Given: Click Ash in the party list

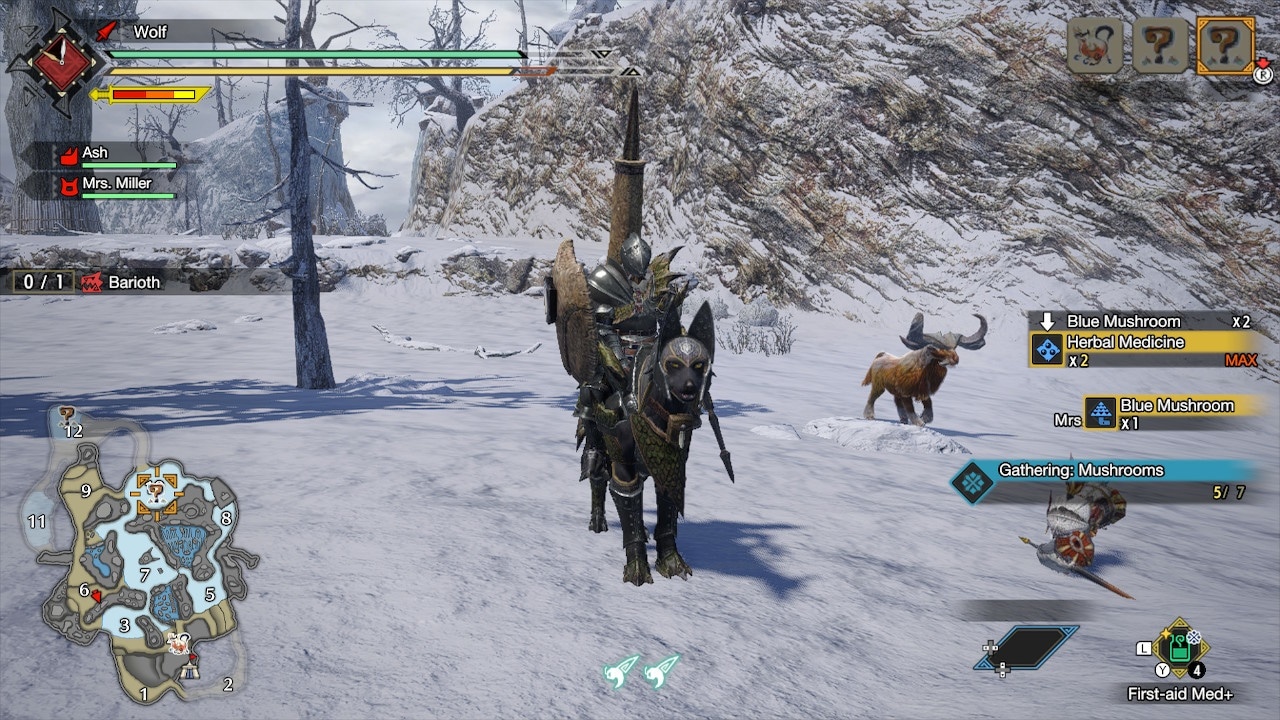Looking at the screenshot, I should coord(96,153).
